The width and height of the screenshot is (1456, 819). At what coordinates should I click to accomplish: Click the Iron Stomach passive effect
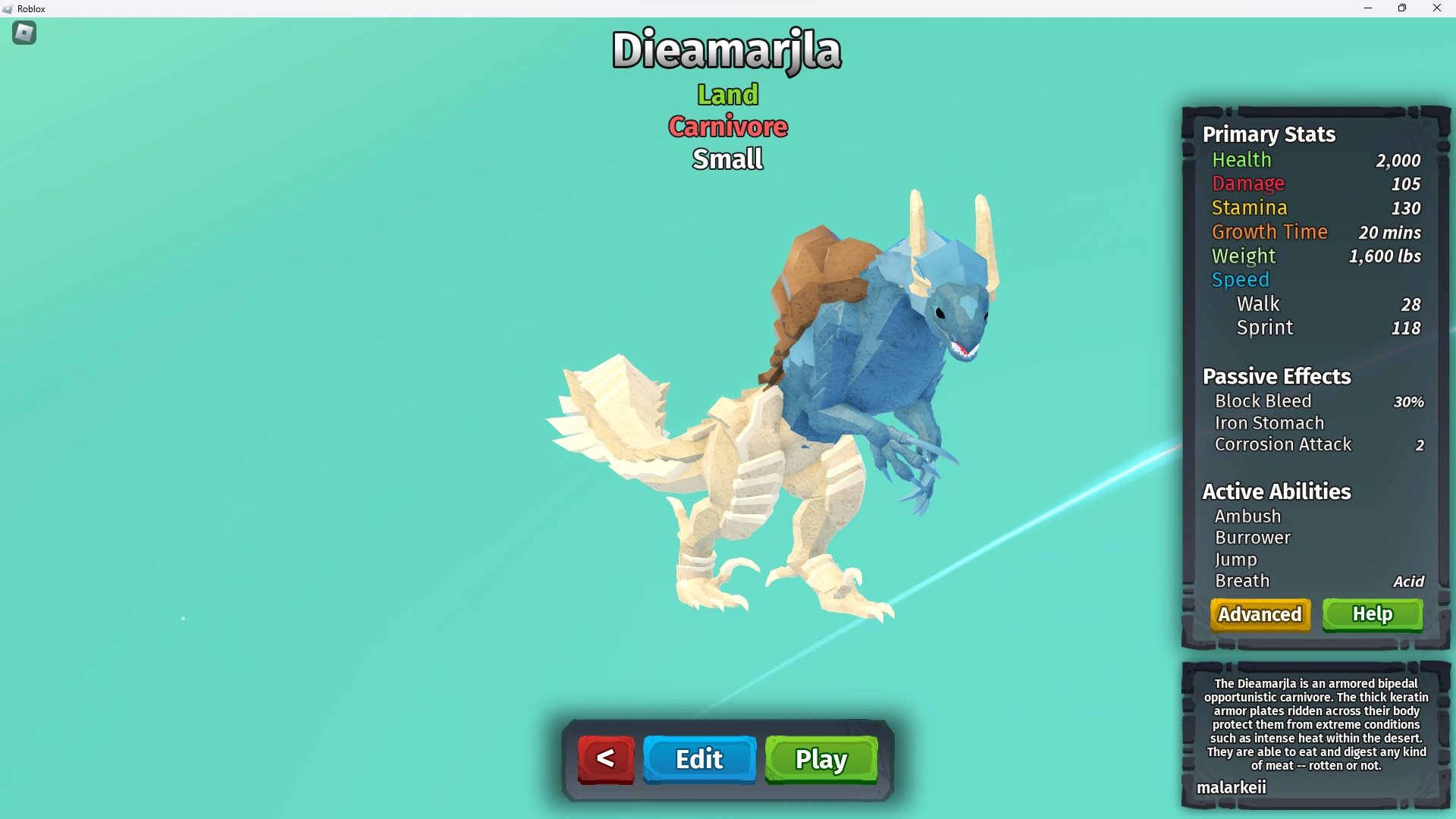1269,423
